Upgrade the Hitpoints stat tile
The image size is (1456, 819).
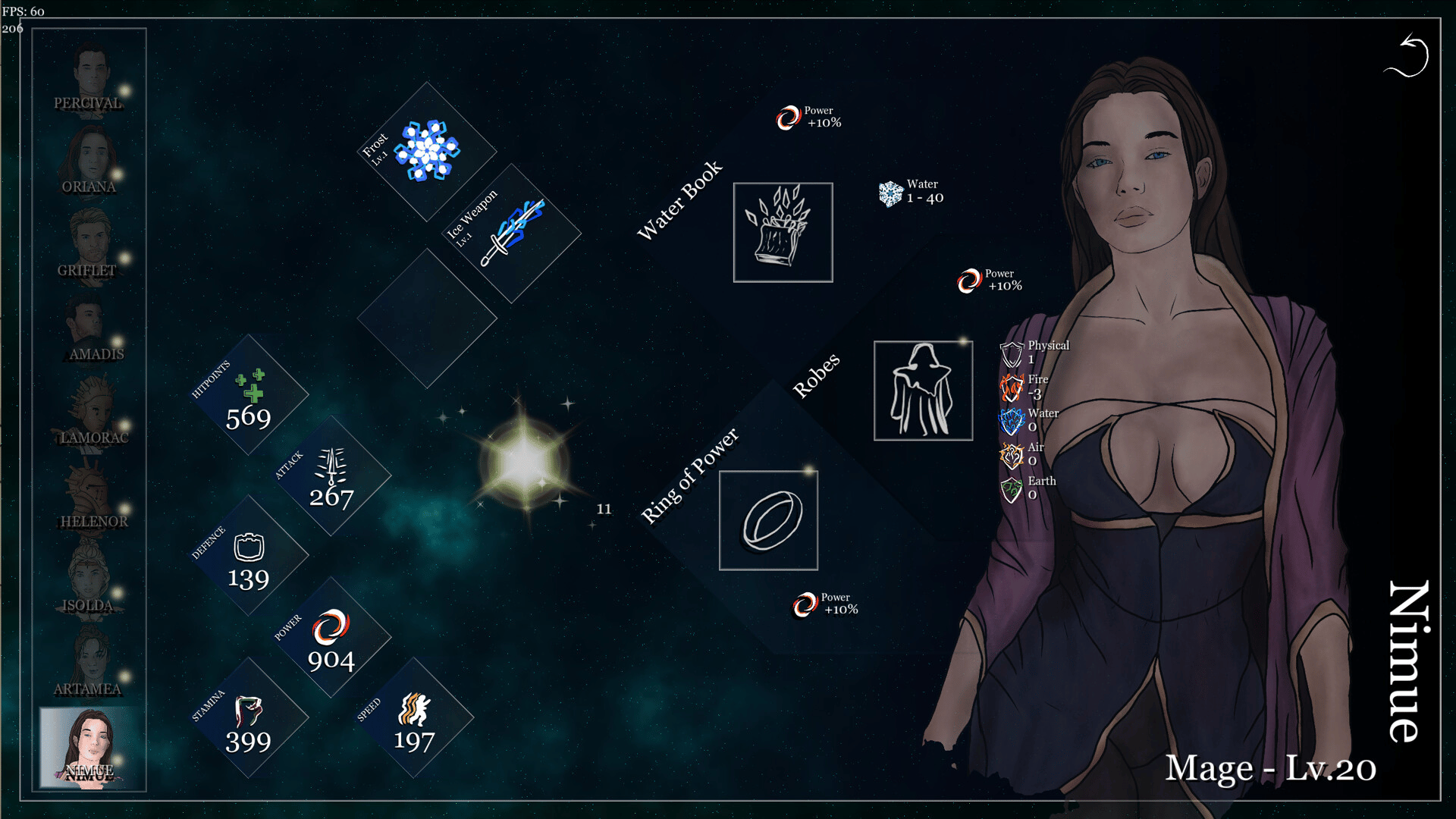249,396
